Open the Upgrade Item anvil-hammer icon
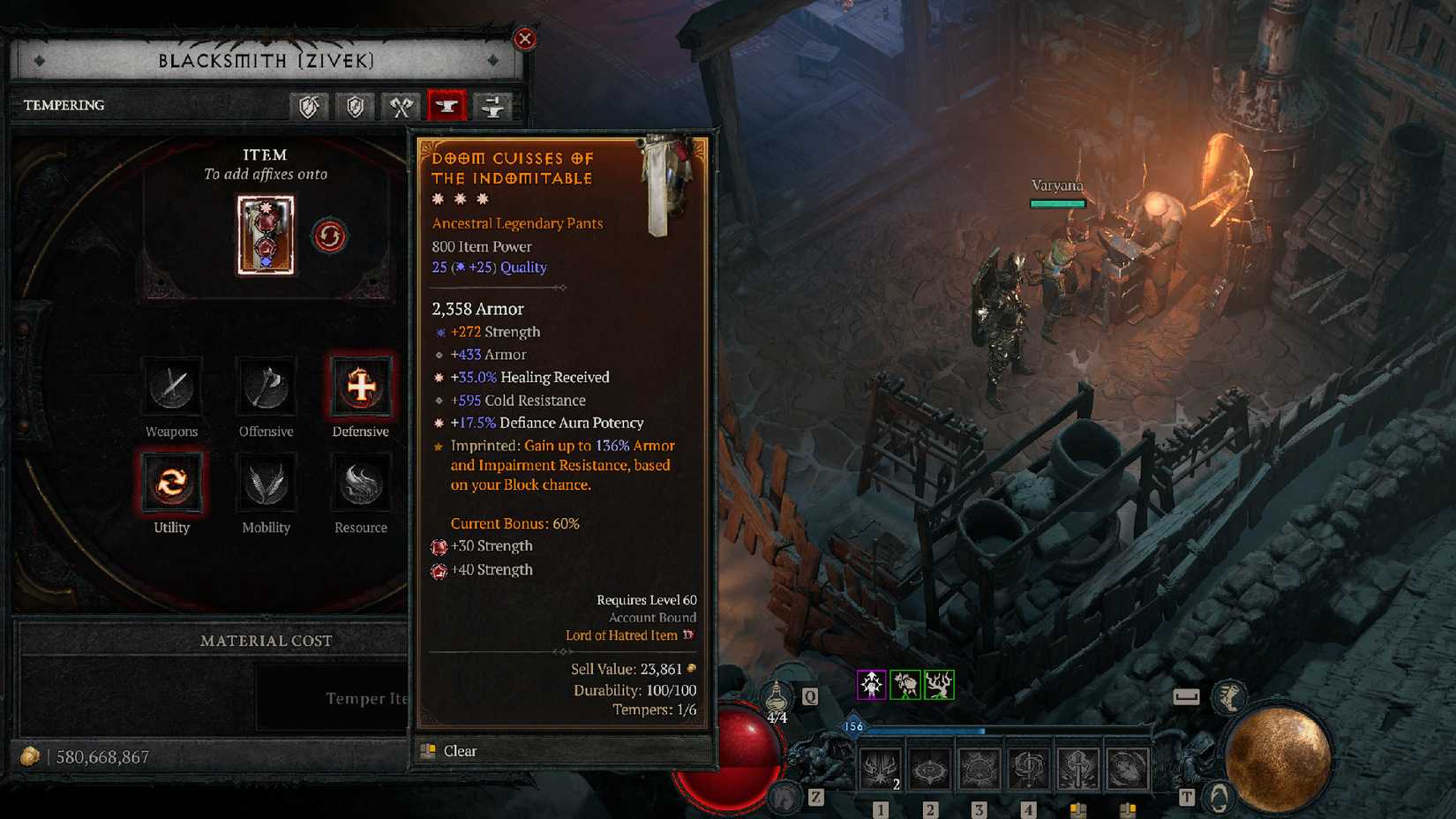Screen dimensions: 1456x819 coord(492,106)
